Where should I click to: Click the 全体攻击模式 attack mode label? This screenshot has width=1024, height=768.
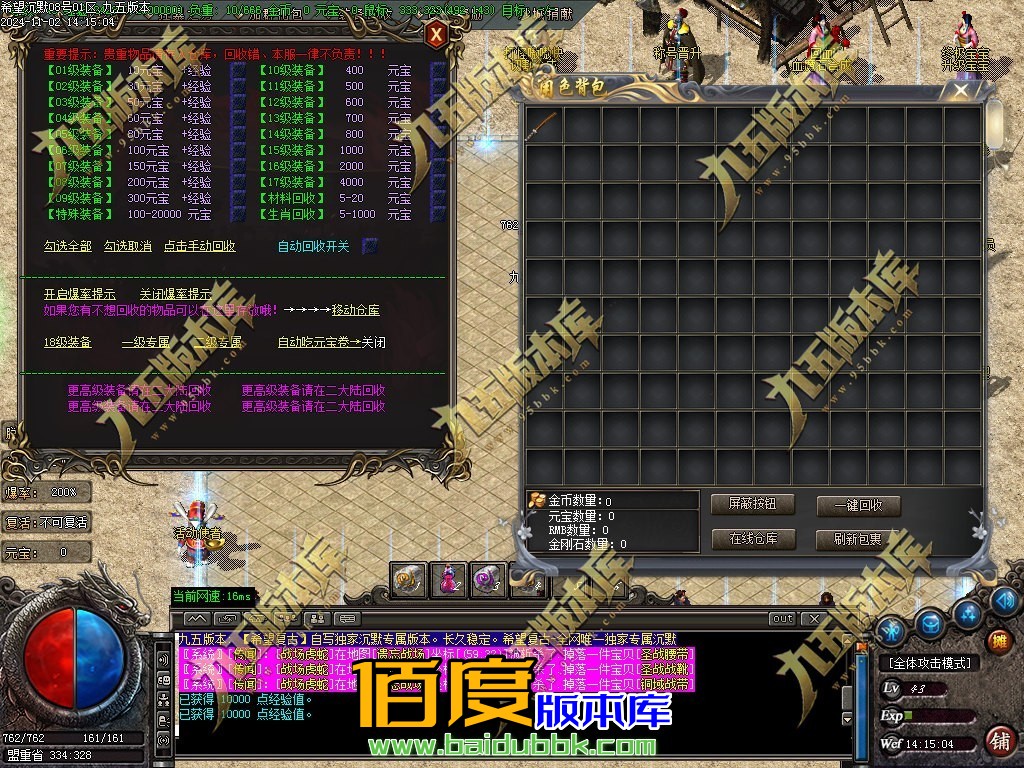coord(929,663)
